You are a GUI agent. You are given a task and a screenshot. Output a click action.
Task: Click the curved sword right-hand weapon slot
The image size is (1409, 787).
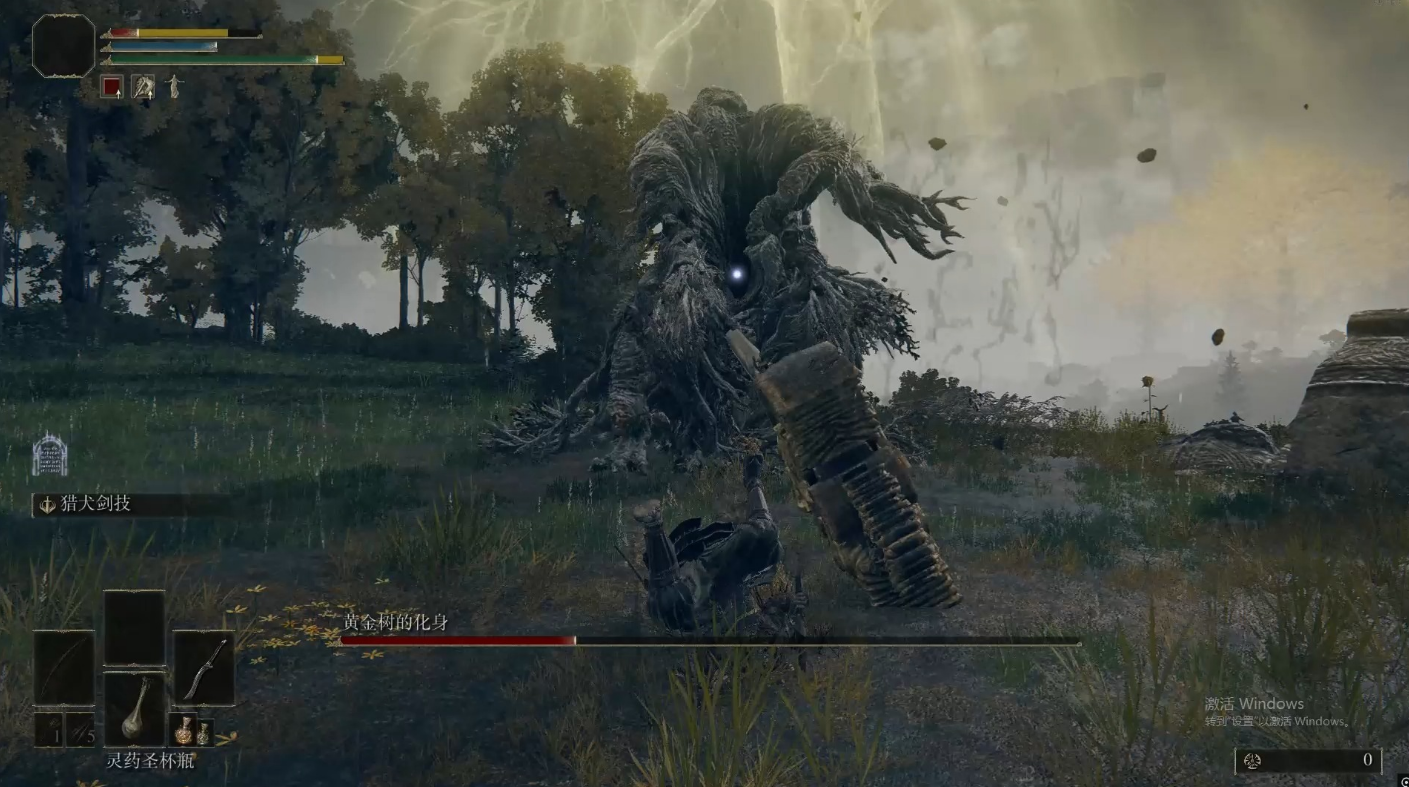[204, 668]
